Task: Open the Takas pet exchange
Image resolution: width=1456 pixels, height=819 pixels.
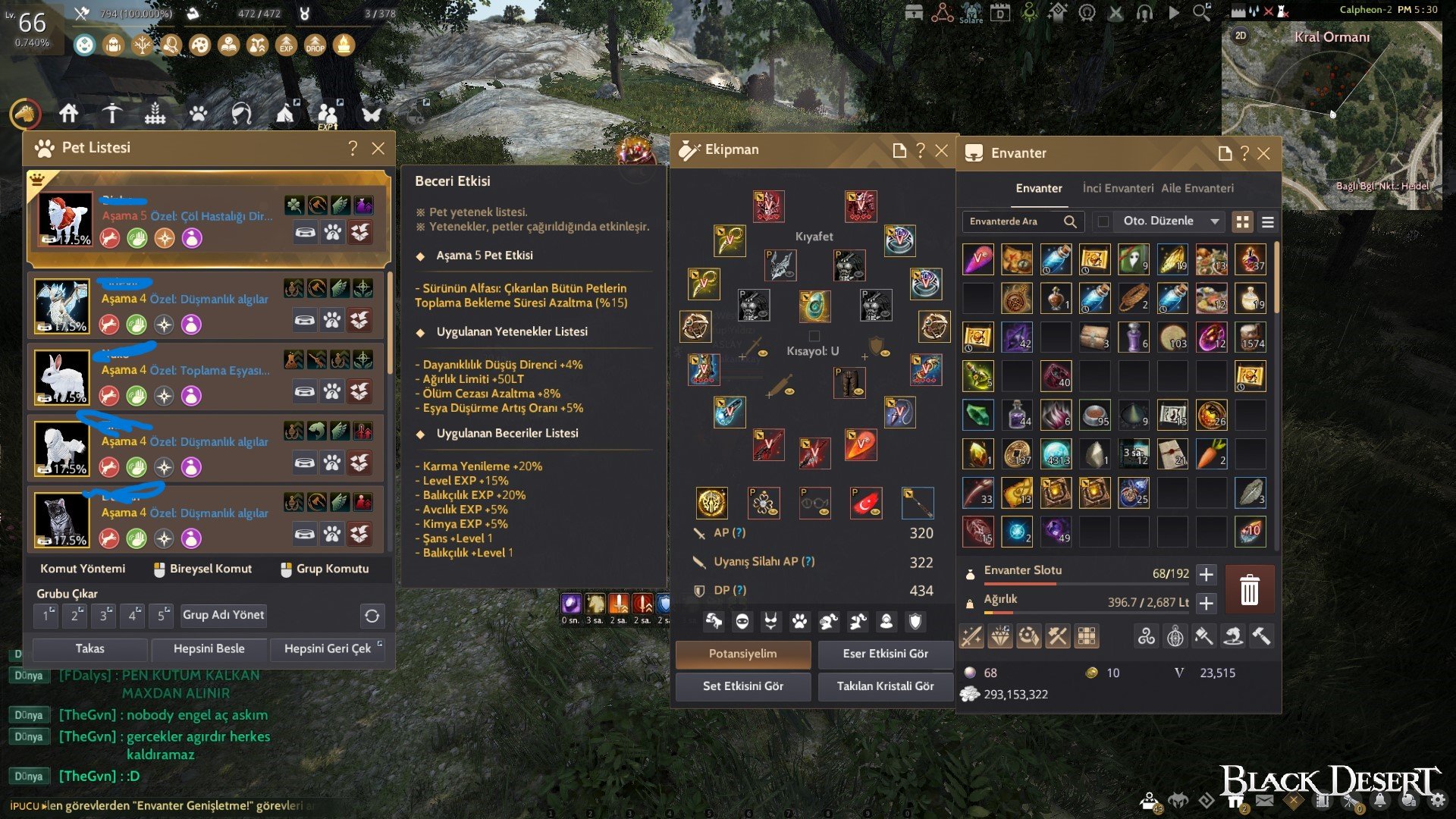Action: (x=89, y=648)
